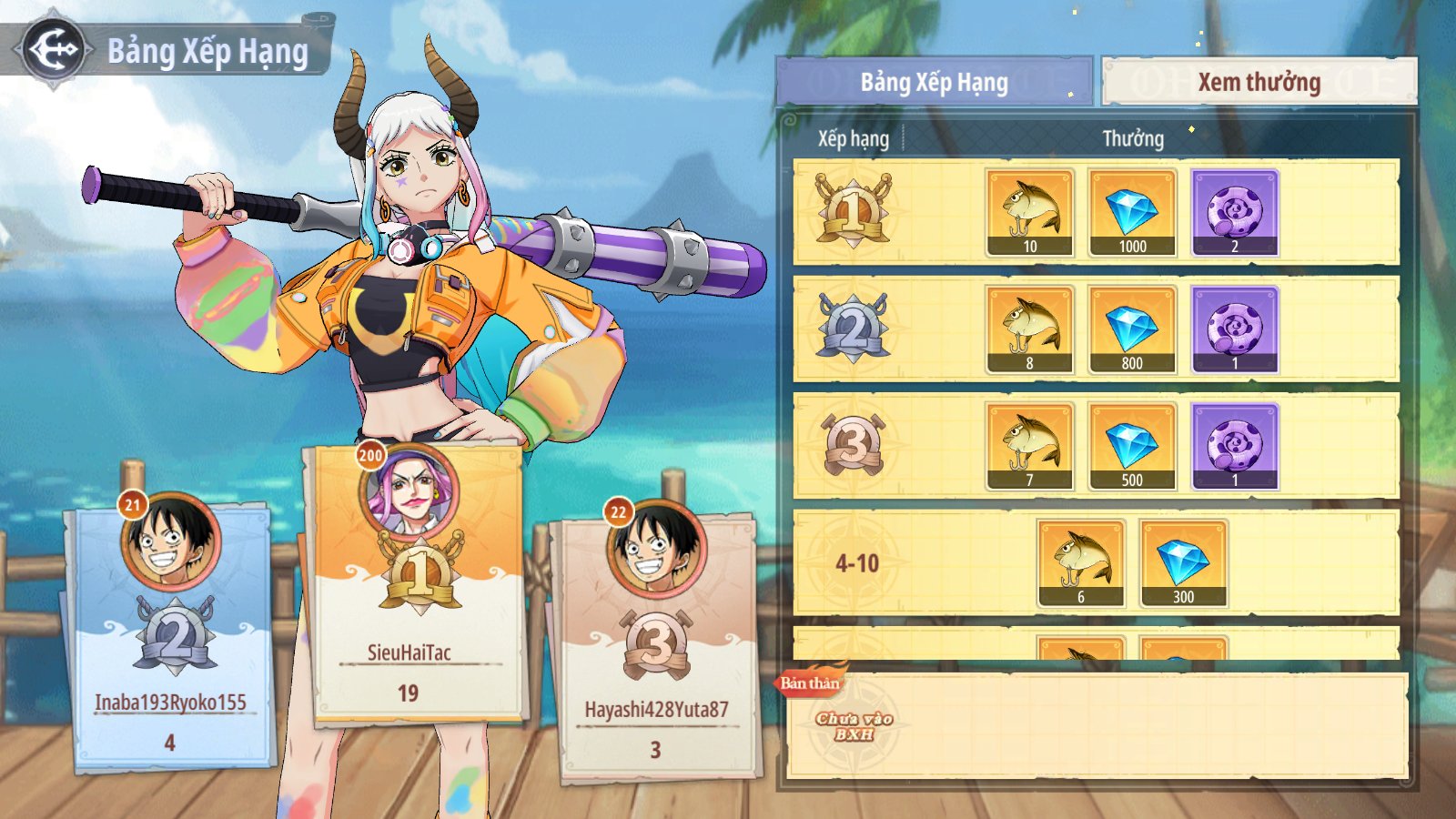The height and width of the screenshot is (819, 1456).
Task: Switch to the Xem thưởng tab
Action: point(1259,82)
